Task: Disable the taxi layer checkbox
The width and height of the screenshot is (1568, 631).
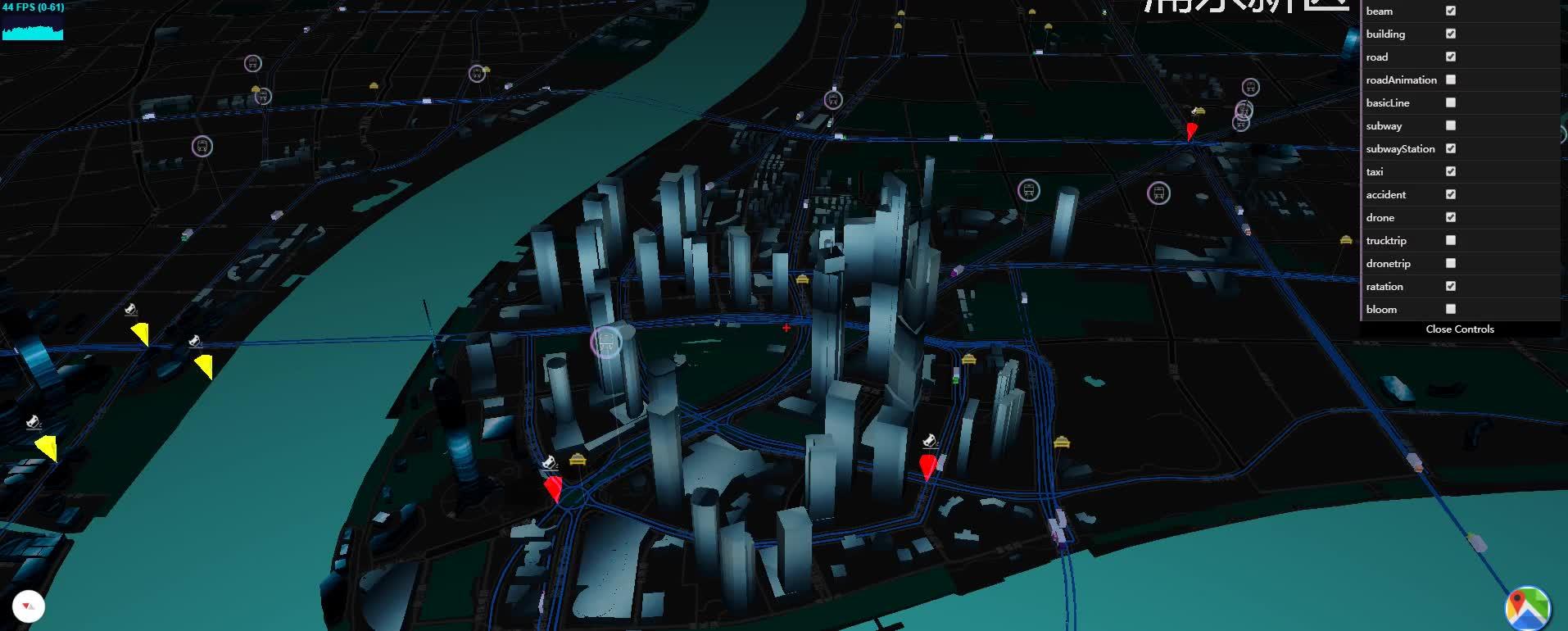Action: (1451, 171)
